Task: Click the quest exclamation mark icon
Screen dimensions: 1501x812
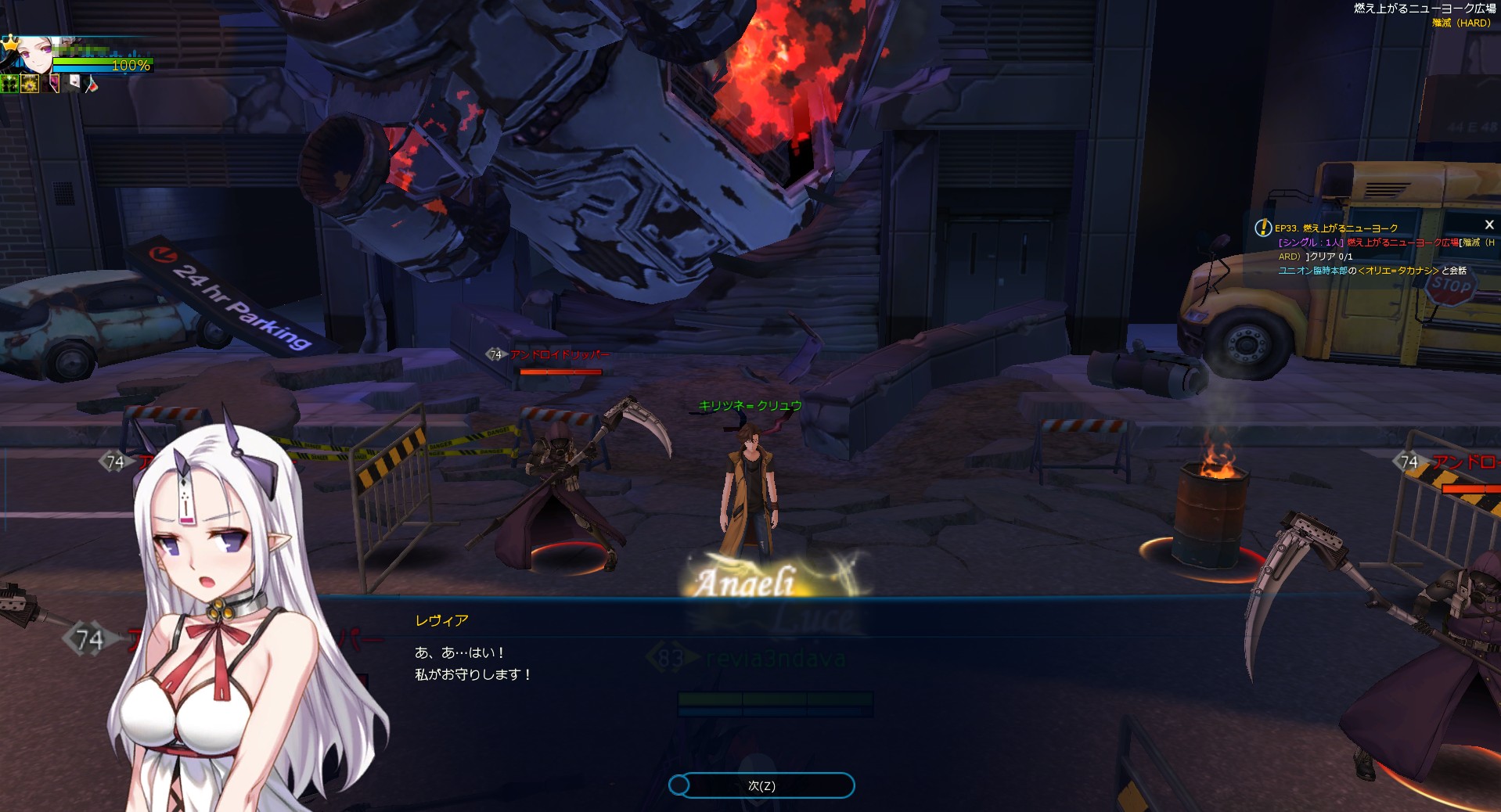Action: coord(1263,228)
